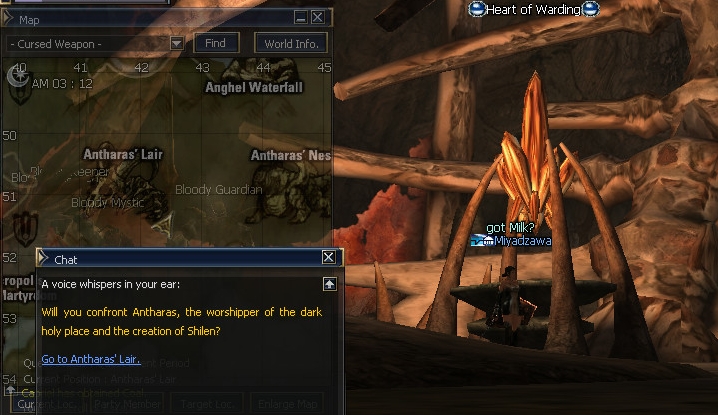Click the chat dialogue scroll-up arrow
718x415 pixels.
point(329,284)
